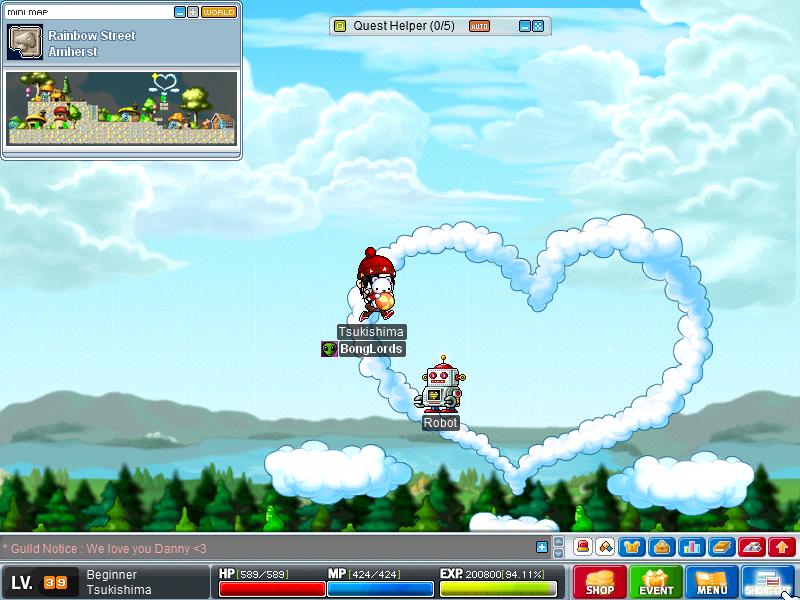Open the equipment shirt icon

(x=631, y=547)
